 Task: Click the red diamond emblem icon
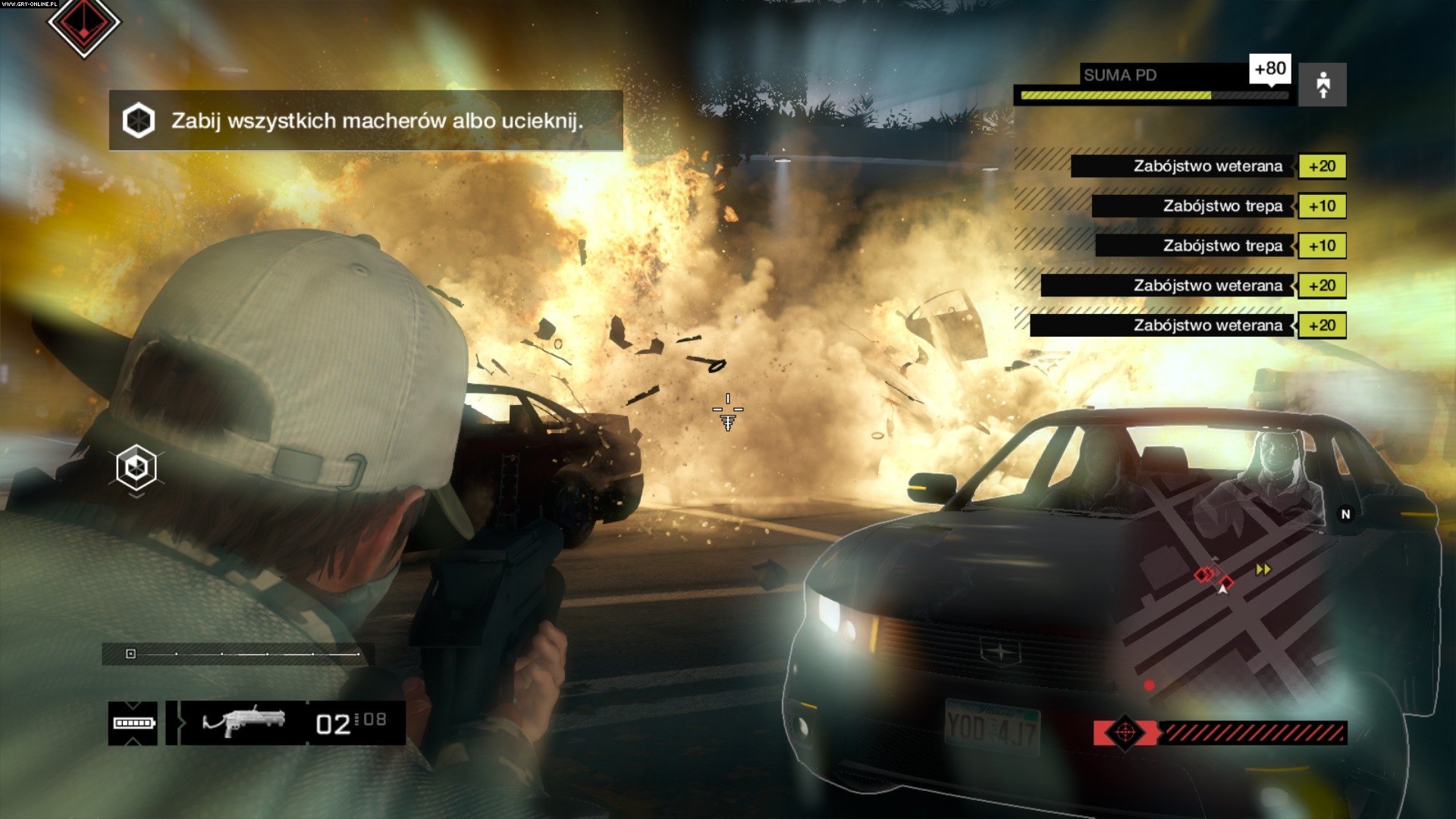click(83, 24)
